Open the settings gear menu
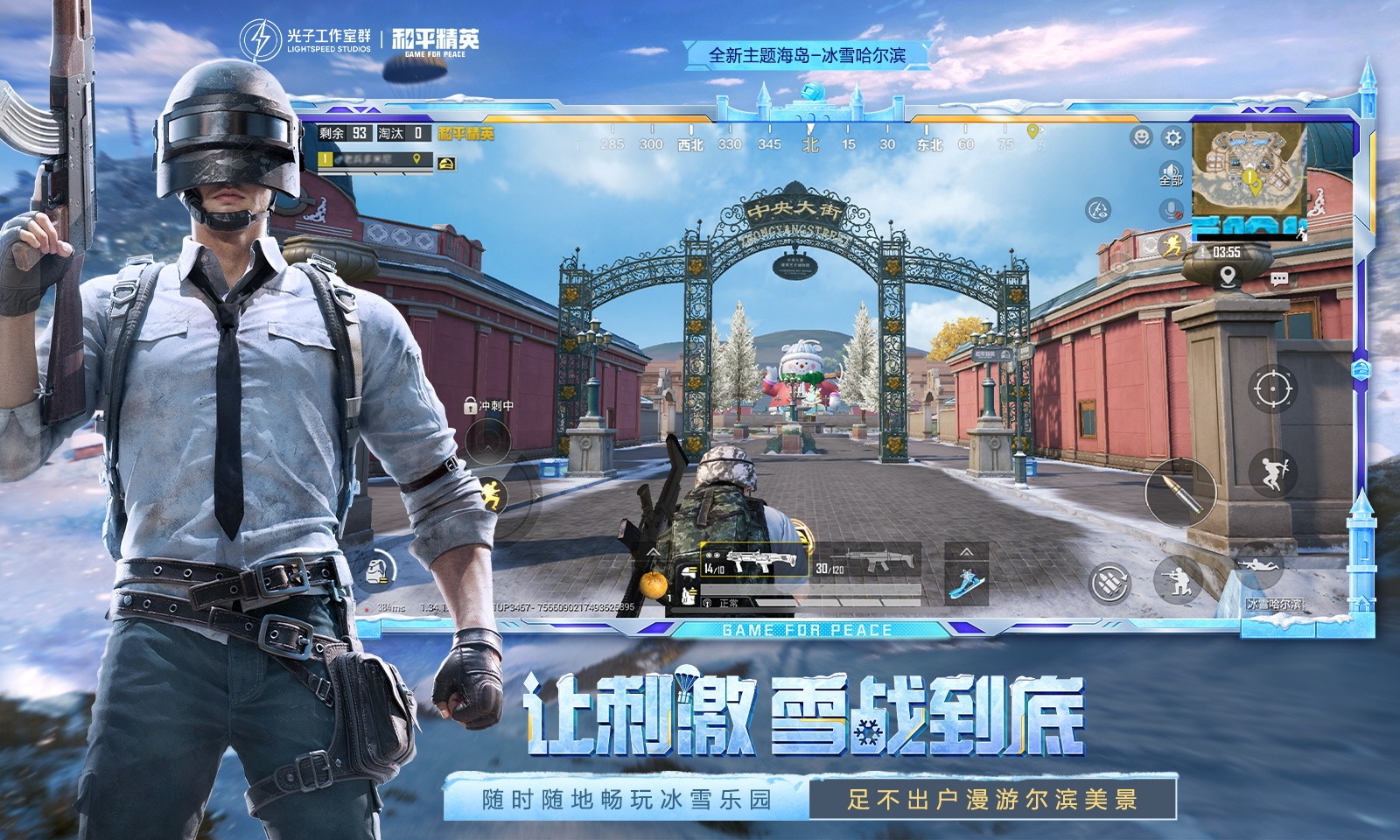This screenshot has height=840, width=1400. [x=1172, y=138]
